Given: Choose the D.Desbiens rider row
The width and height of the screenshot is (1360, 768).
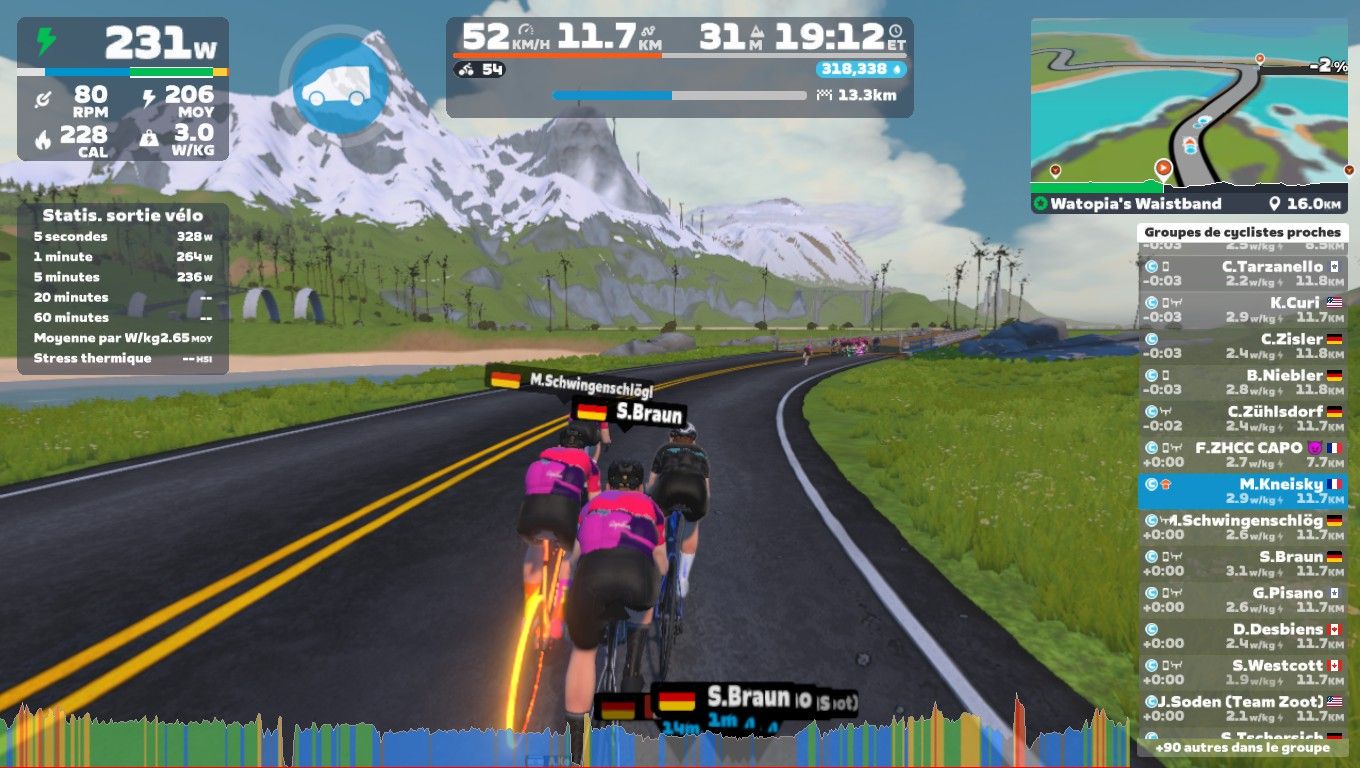Looking at the screenshot, I should tap(1242, 636).
